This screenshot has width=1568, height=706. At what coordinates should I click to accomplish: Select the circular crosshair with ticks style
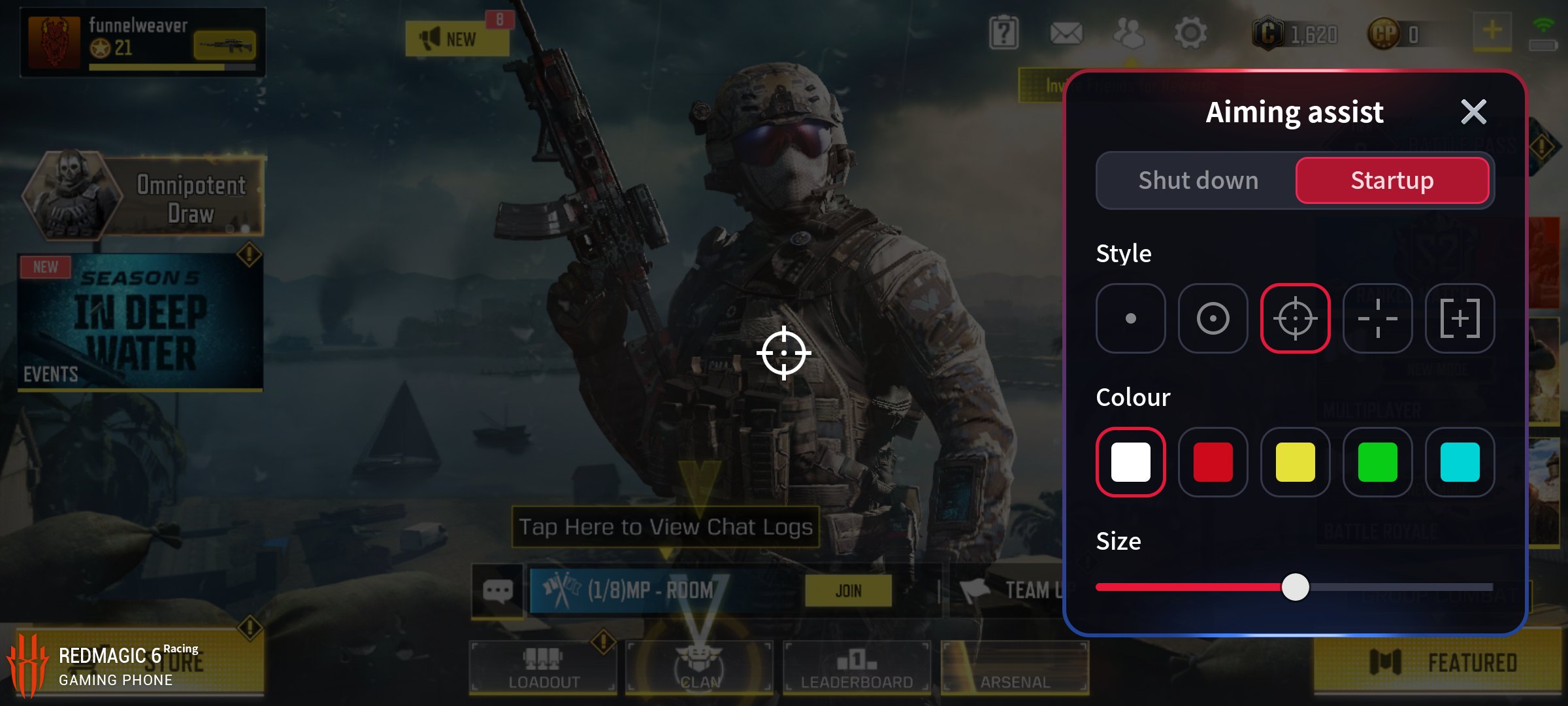(x=1295, y=318)
